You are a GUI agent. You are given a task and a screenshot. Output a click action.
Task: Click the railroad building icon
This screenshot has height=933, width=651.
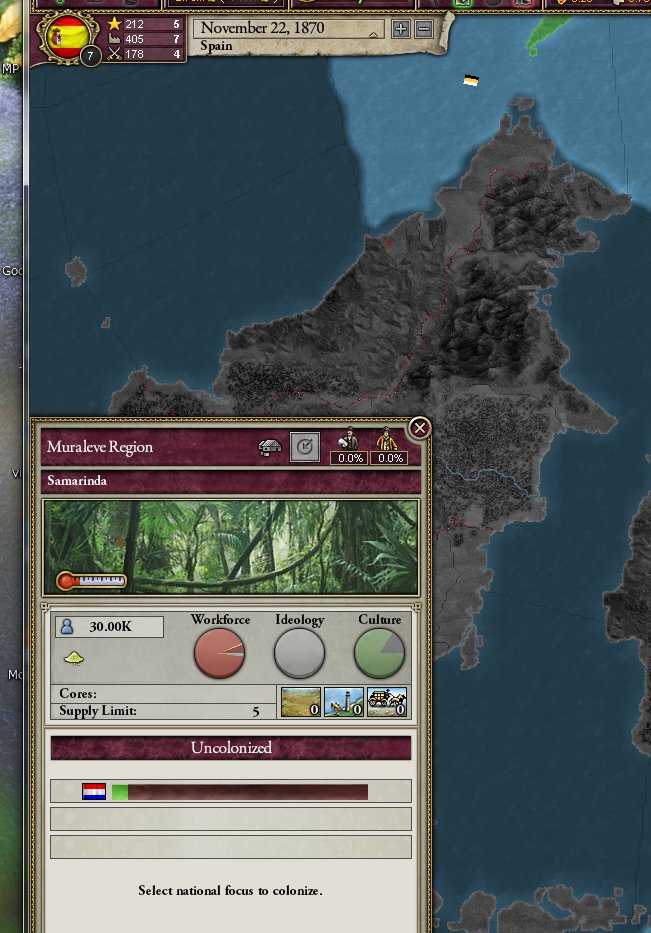(387, 701)
